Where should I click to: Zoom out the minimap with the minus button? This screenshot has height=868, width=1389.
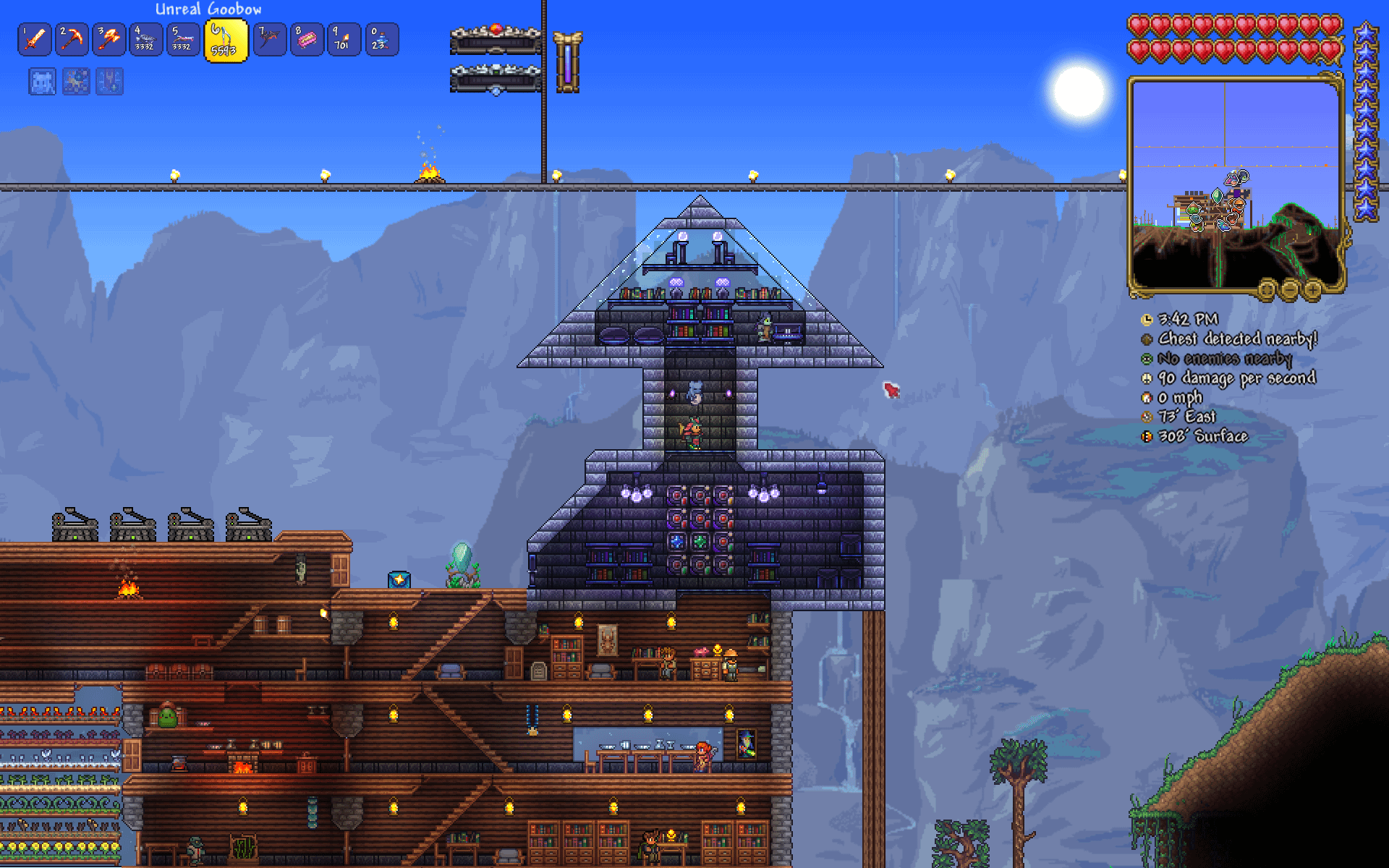(x=1289, y=290)
